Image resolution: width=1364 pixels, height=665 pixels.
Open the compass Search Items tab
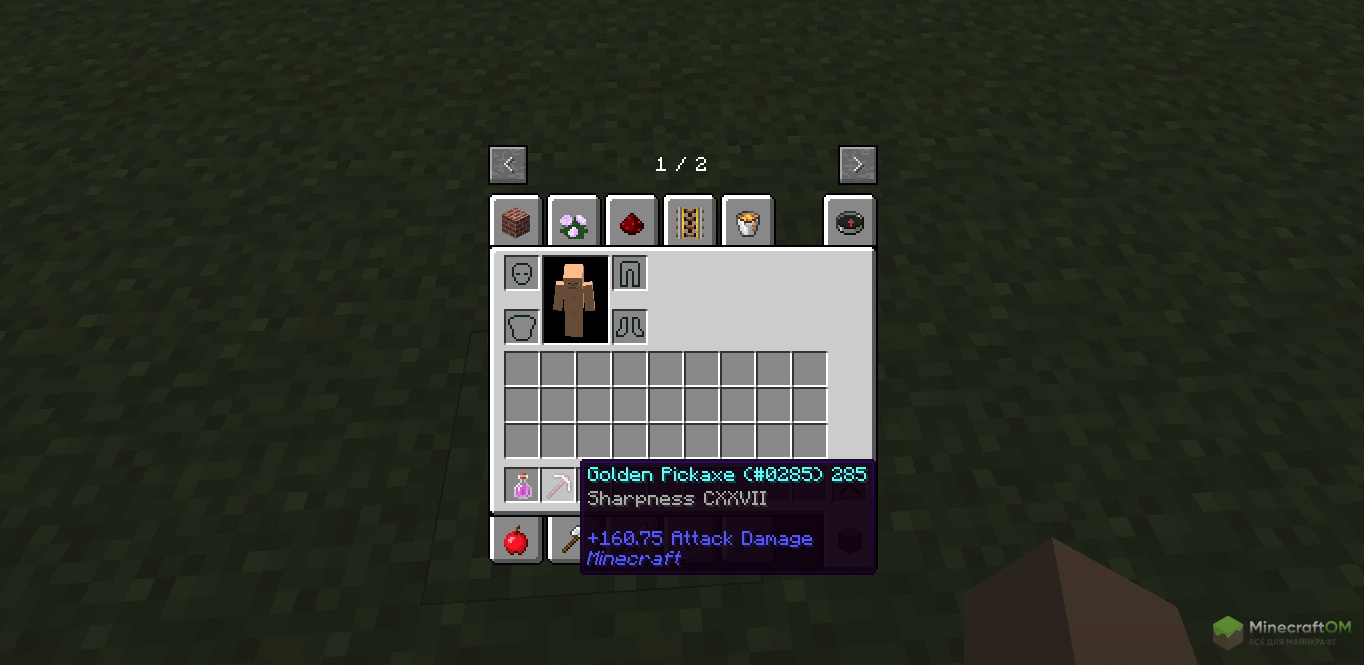849,223
